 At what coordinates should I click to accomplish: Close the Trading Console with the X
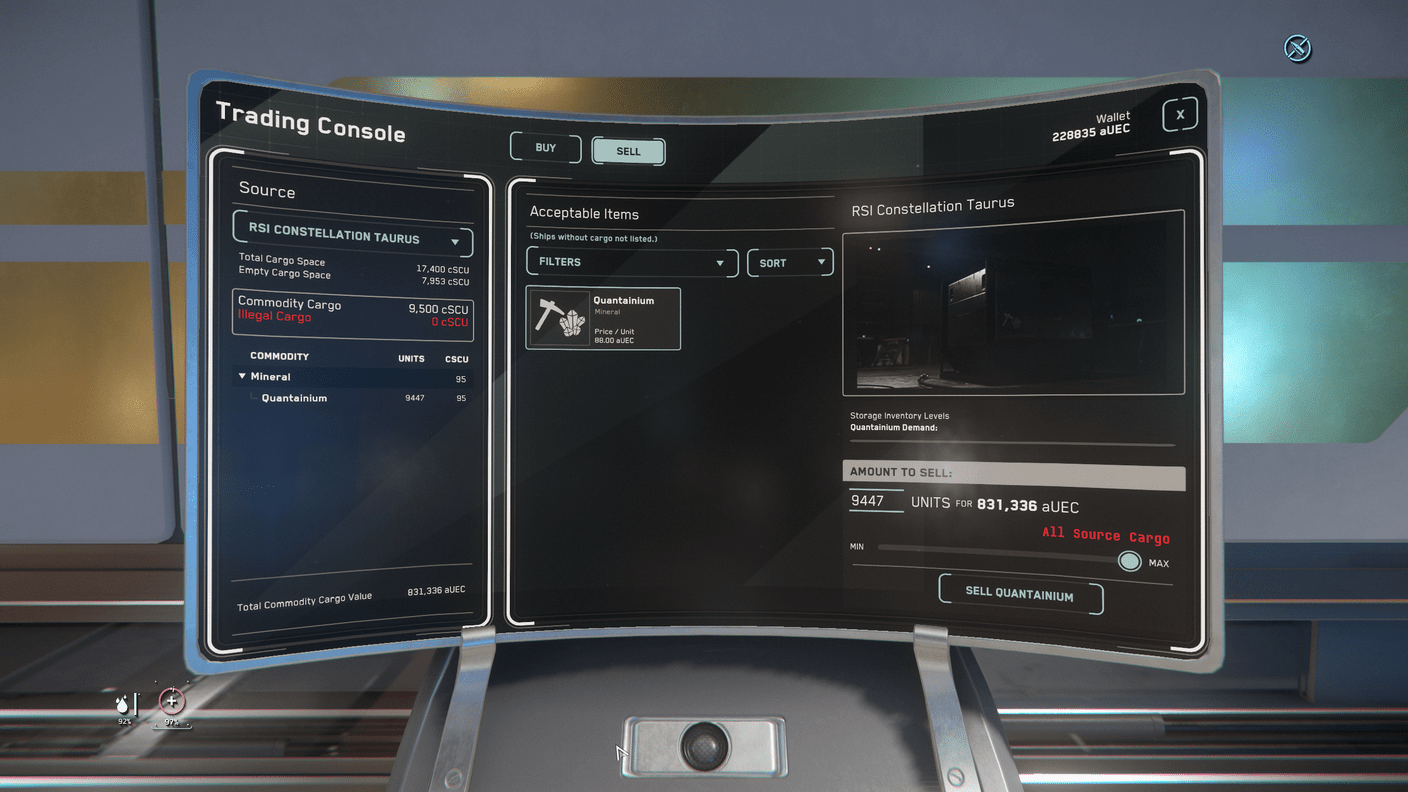[x=1179, y=114]
